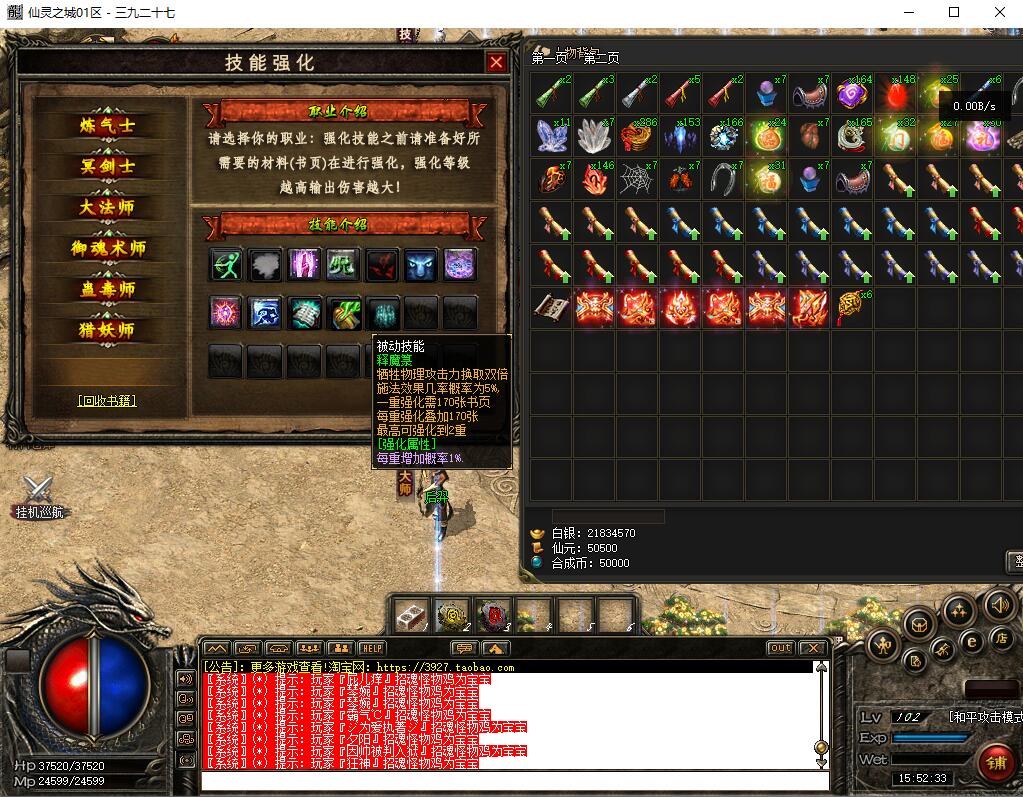Select the 炼气士 class
The image size is (1023, 797).
coord(107,126)
